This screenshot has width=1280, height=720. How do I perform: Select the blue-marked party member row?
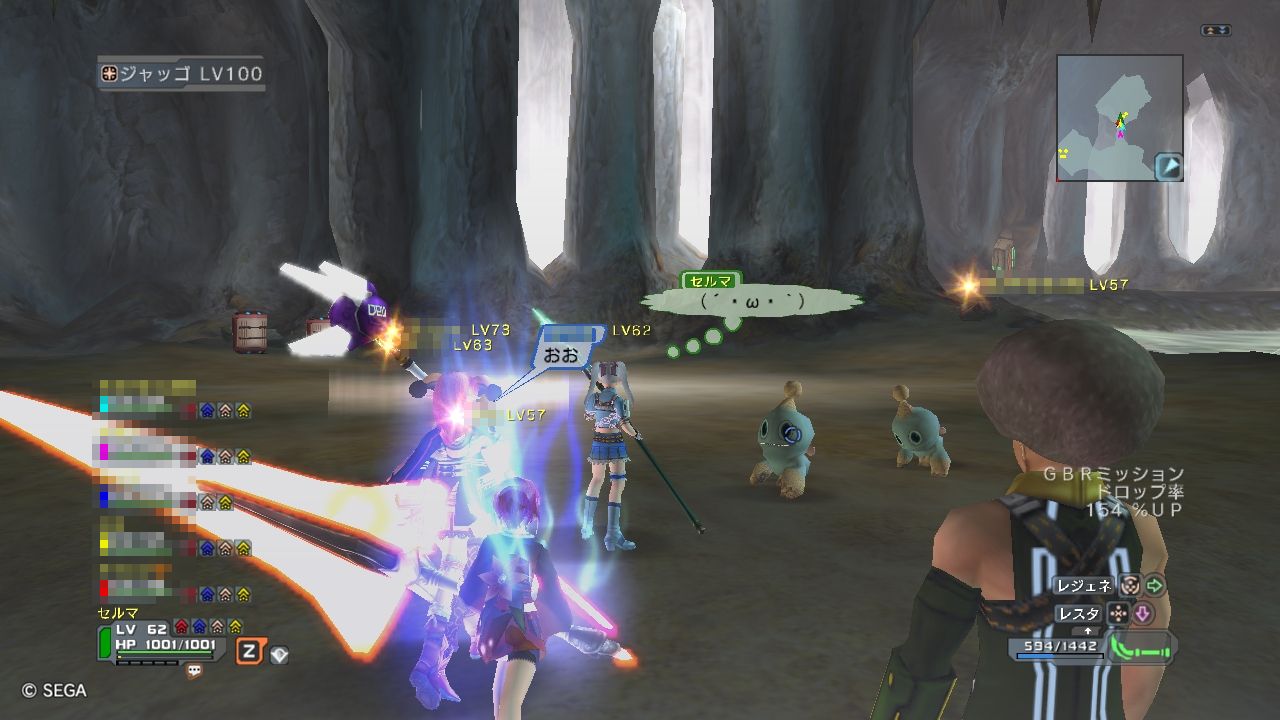[172, 500]
